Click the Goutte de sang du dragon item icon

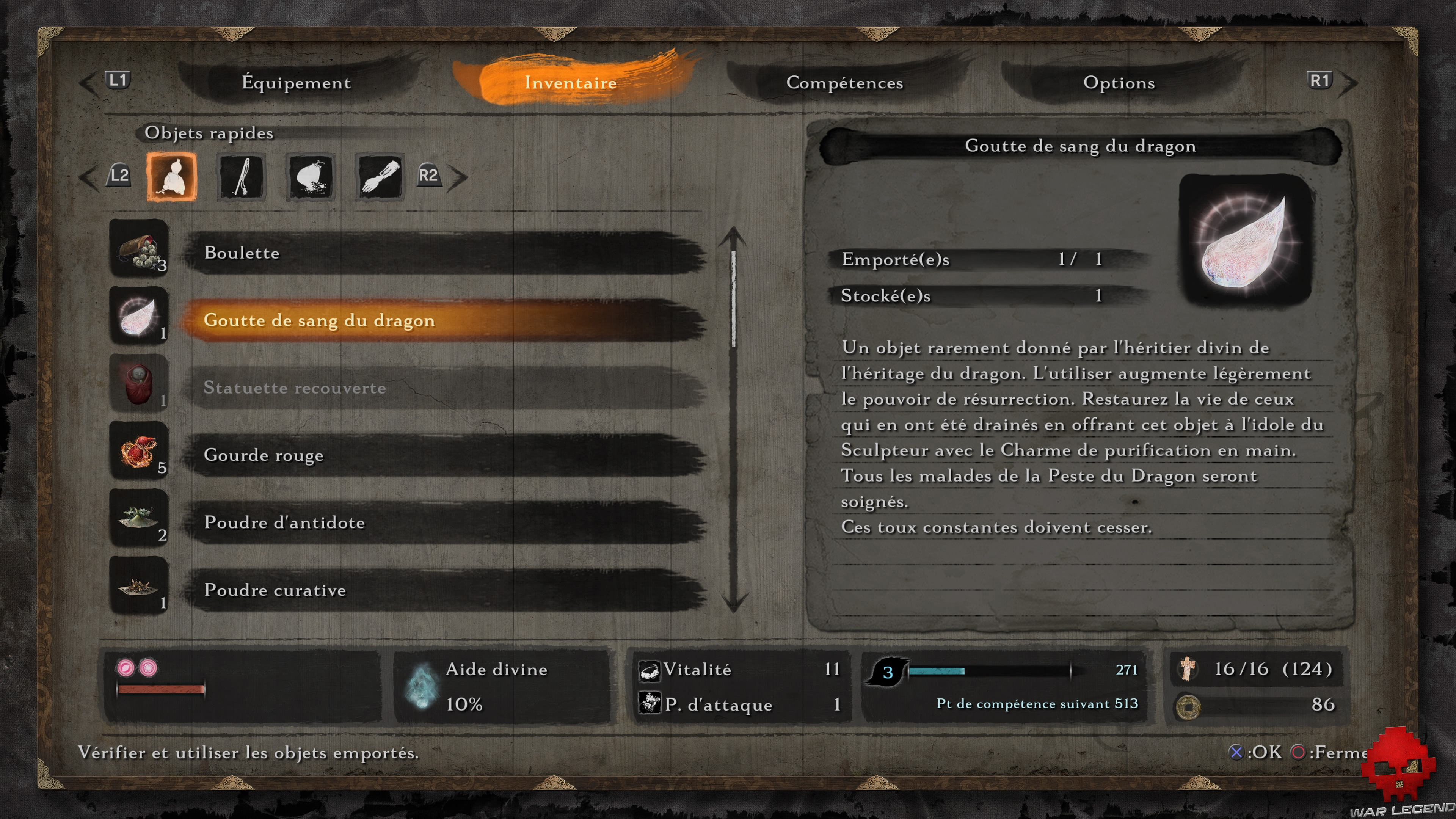139,318
